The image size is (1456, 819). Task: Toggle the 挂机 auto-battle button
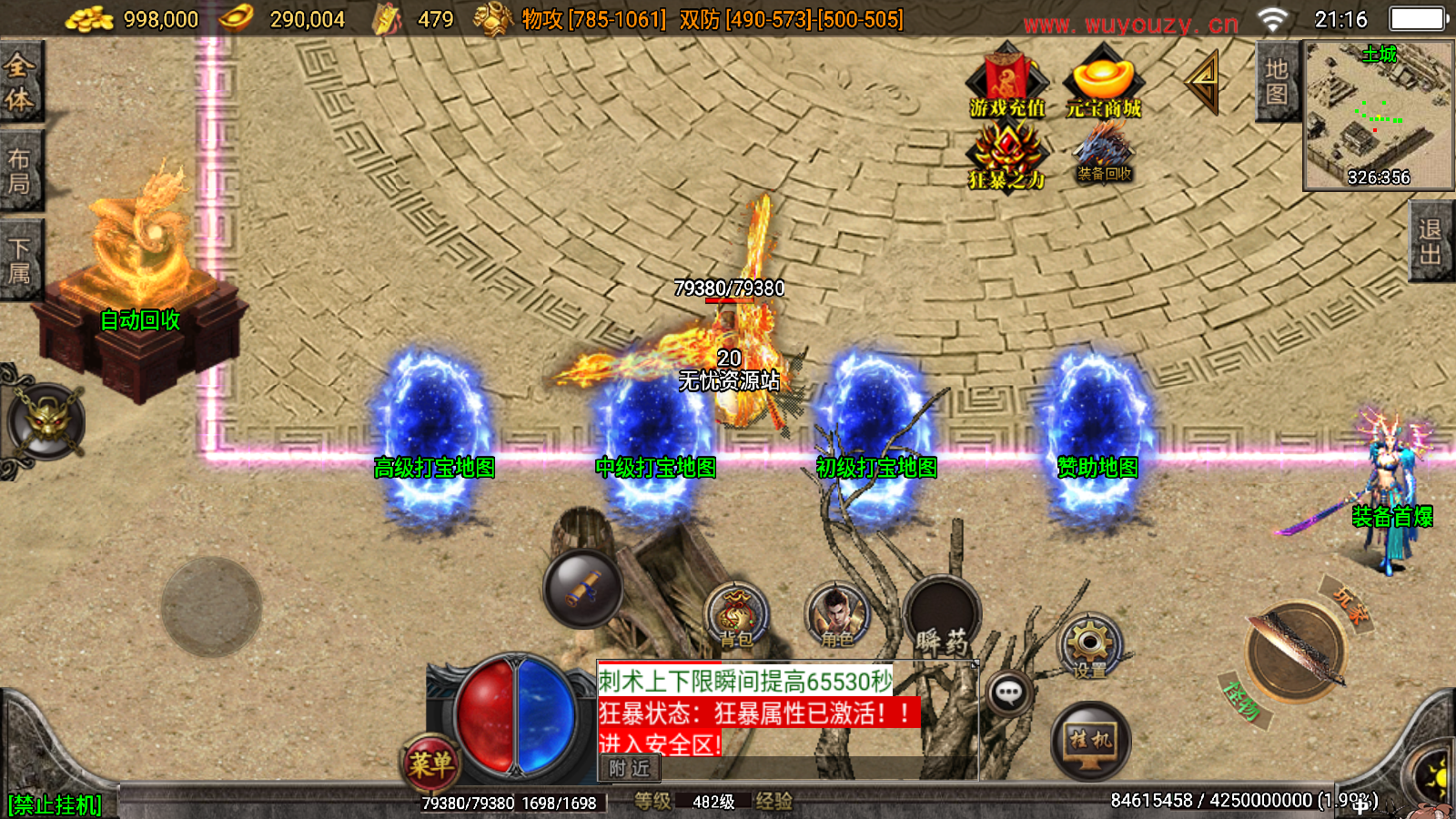click(x=1090, y=741)
